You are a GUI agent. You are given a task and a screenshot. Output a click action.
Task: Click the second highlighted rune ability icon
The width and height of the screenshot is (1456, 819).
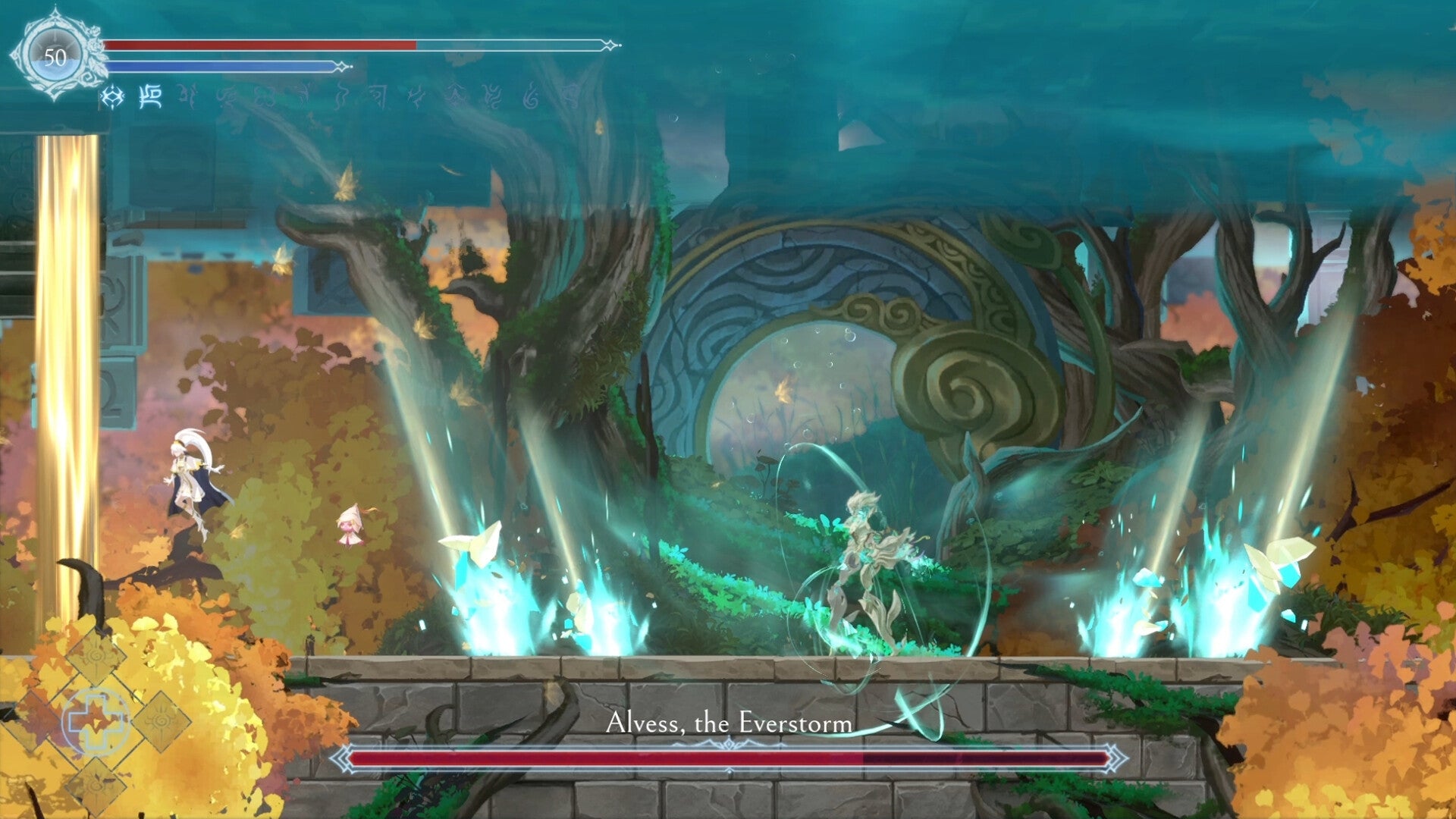point(149,97)
